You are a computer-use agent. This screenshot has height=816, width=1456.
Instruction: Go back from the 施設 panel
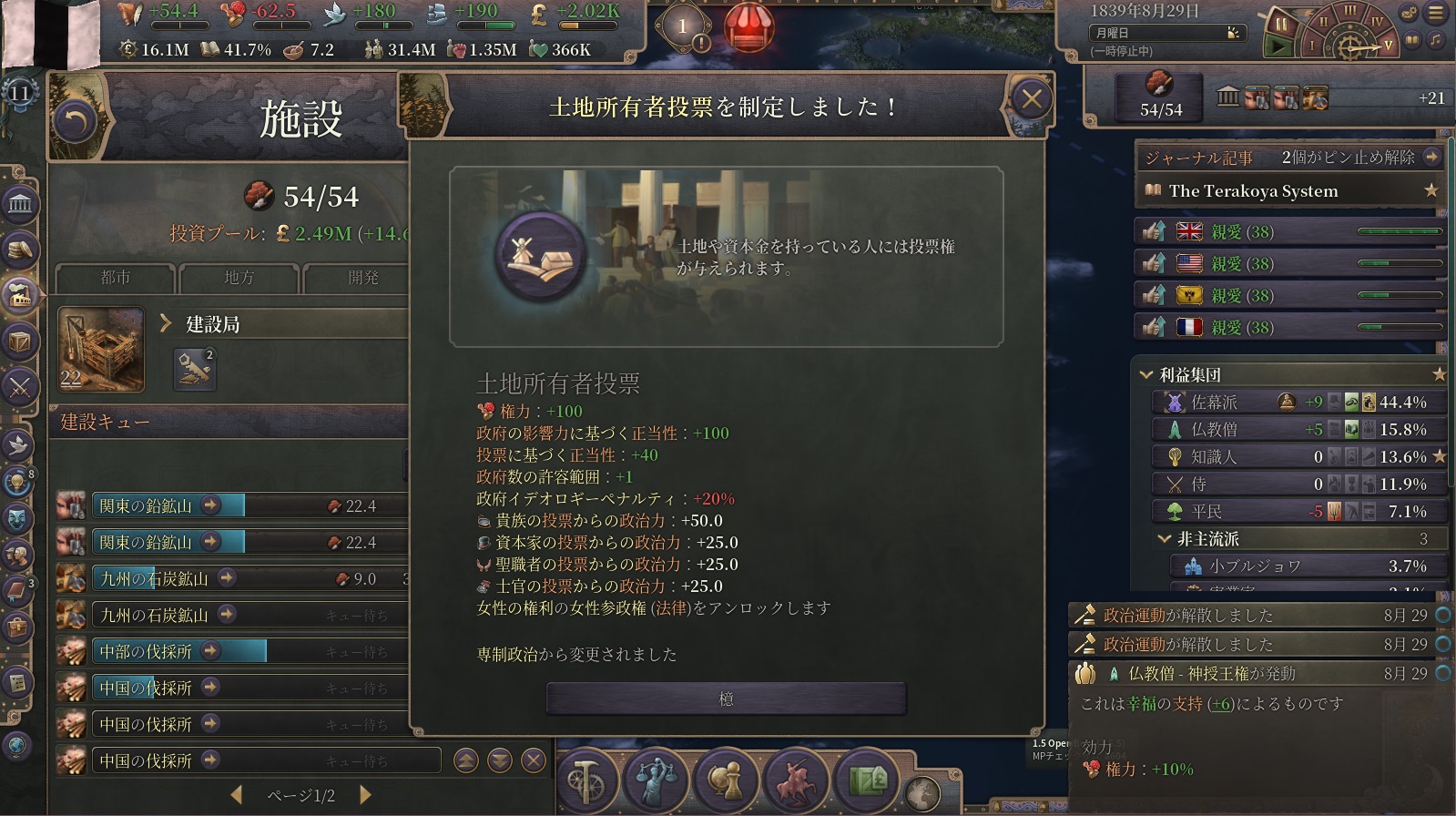75,121
